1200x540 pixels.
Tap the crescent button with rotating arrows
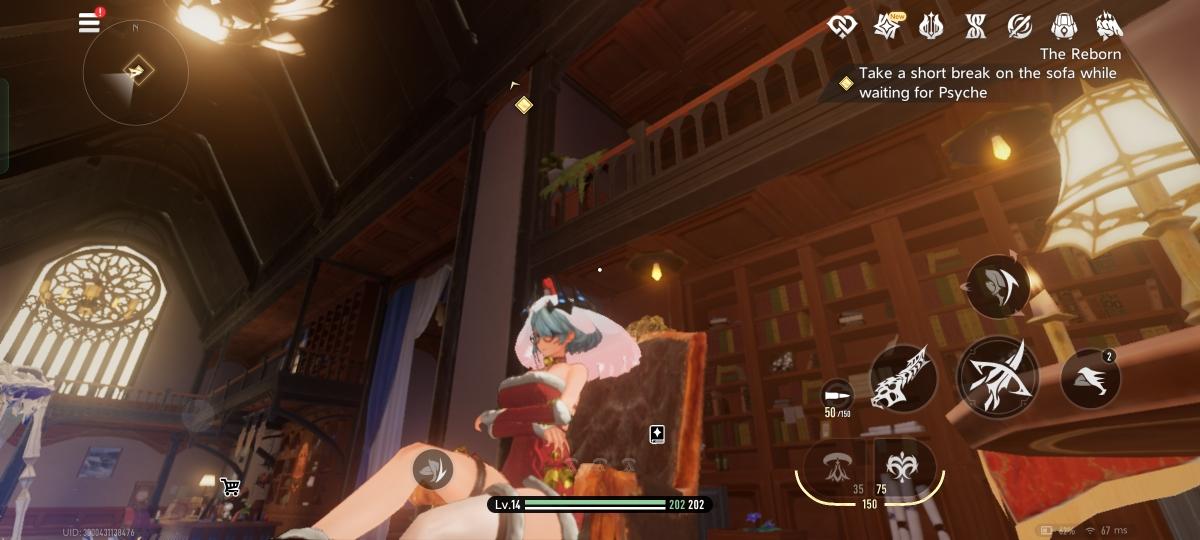click(996, 287)
